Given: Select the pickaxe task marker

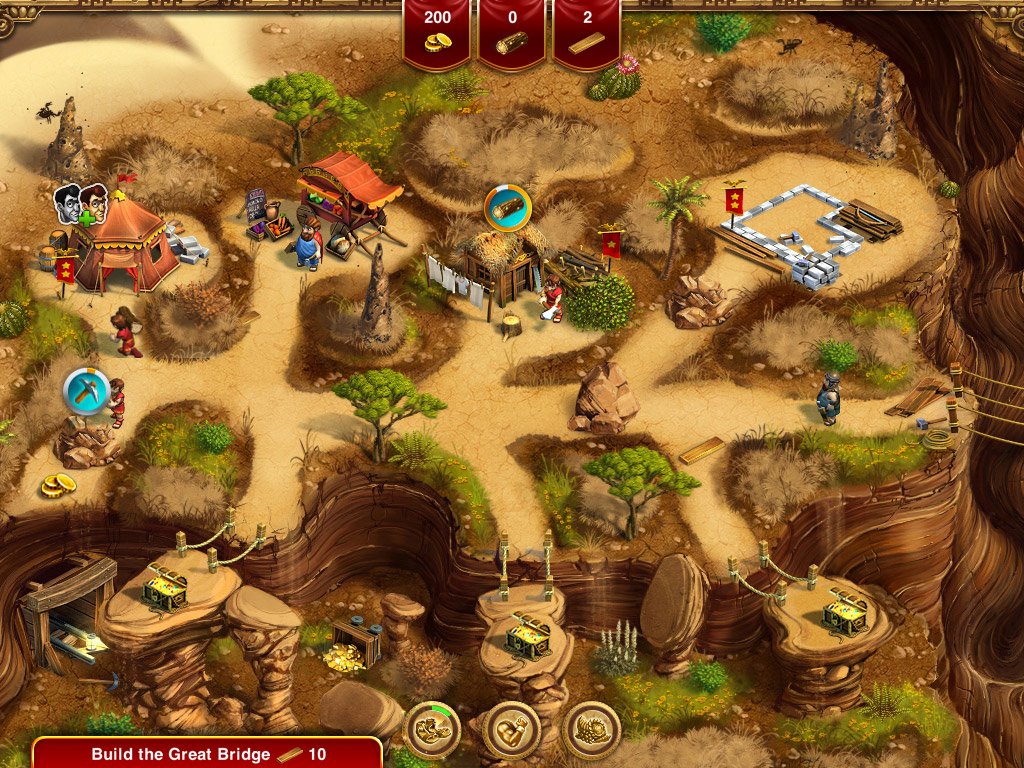Looking at the screenshot, I should pos(86,392).
